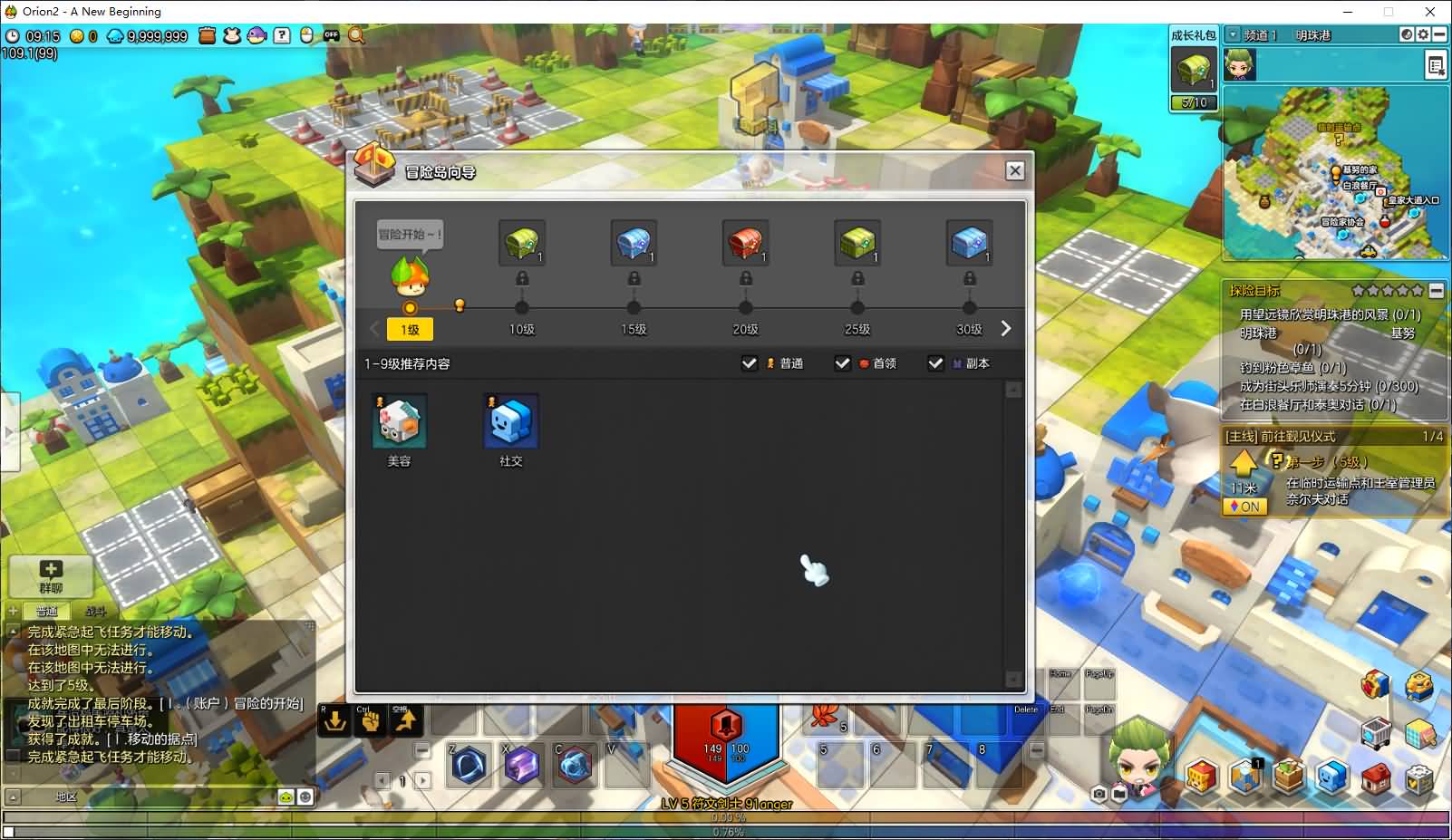Viewport: 1452px width, 840px height.
Task: Open the 社交 social content
Action: pyautogui.click(x=511, y=421)
